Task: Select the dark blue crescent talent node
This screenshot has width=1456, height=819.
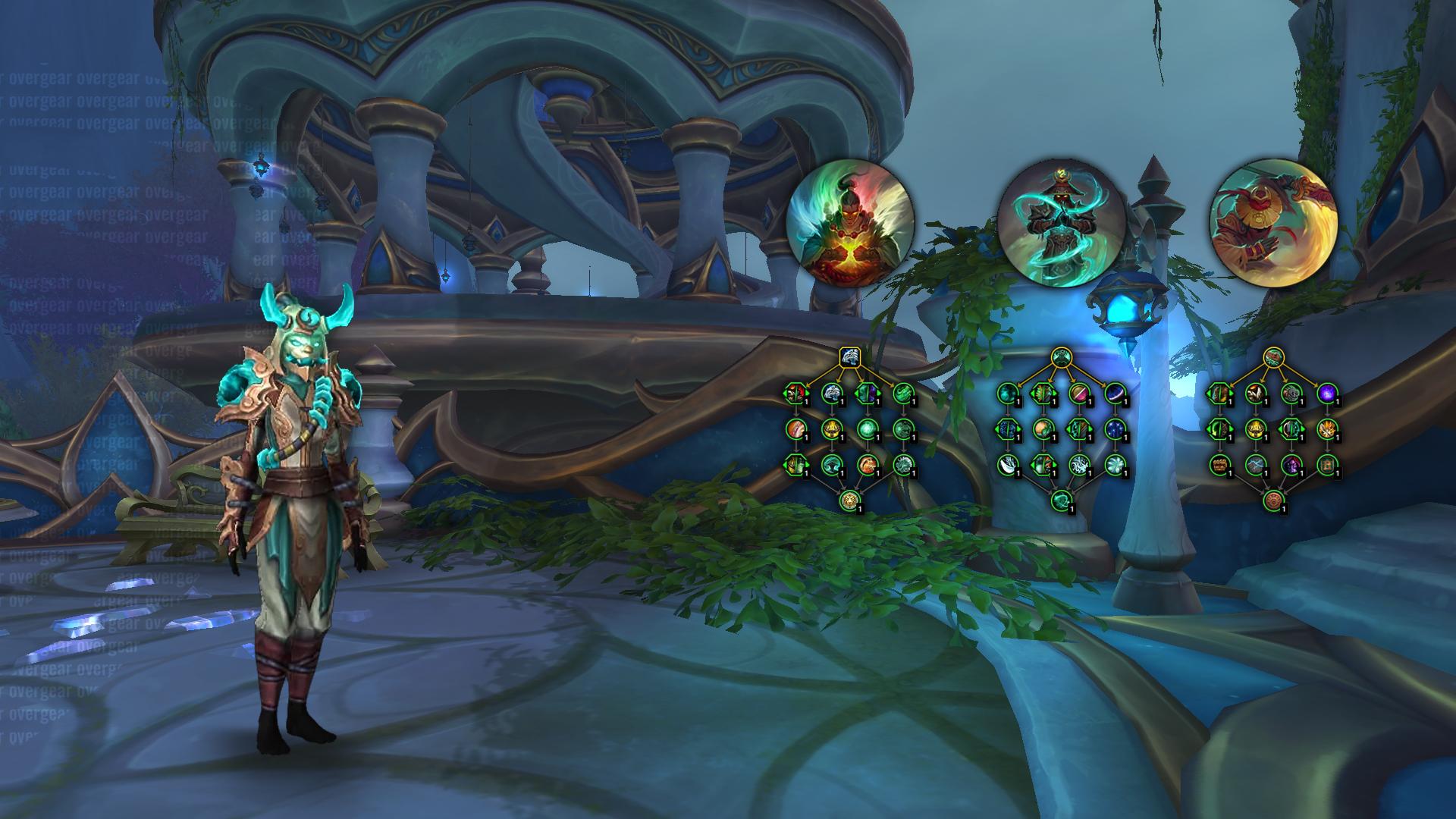Action: coord(1113,392)
